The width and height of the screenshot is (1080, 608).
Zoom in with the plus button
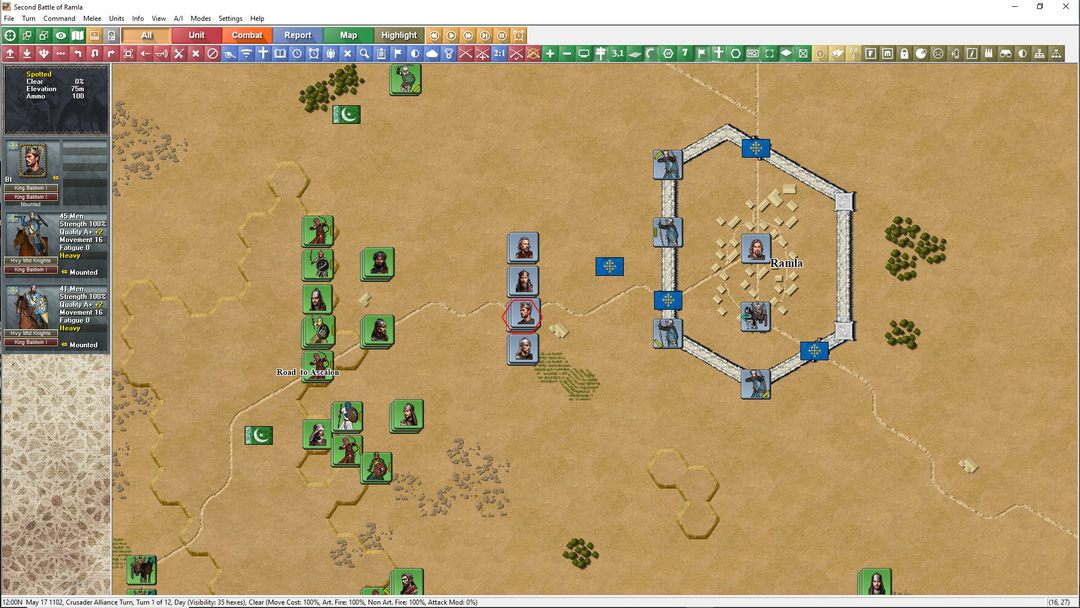coord(550,53)
